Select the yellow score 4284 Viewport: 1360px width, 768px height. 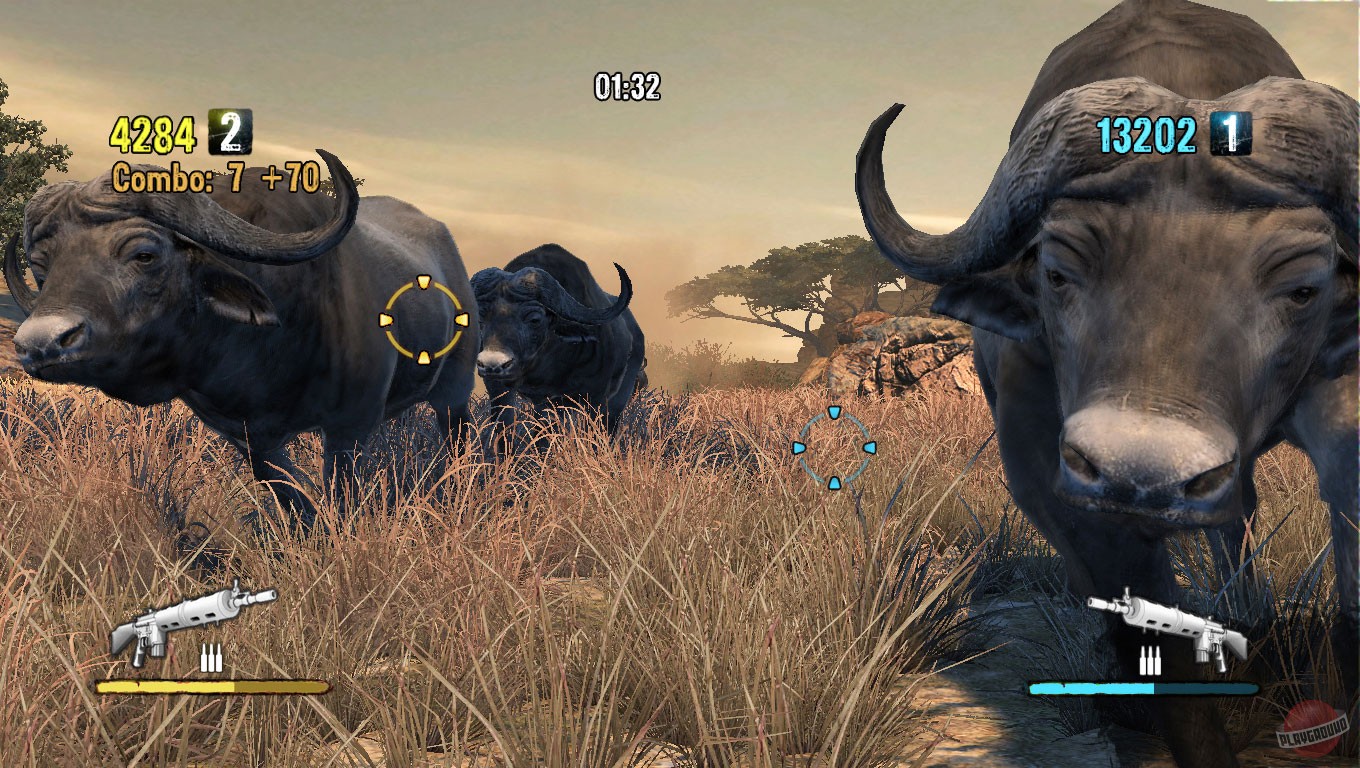point(152,129)
